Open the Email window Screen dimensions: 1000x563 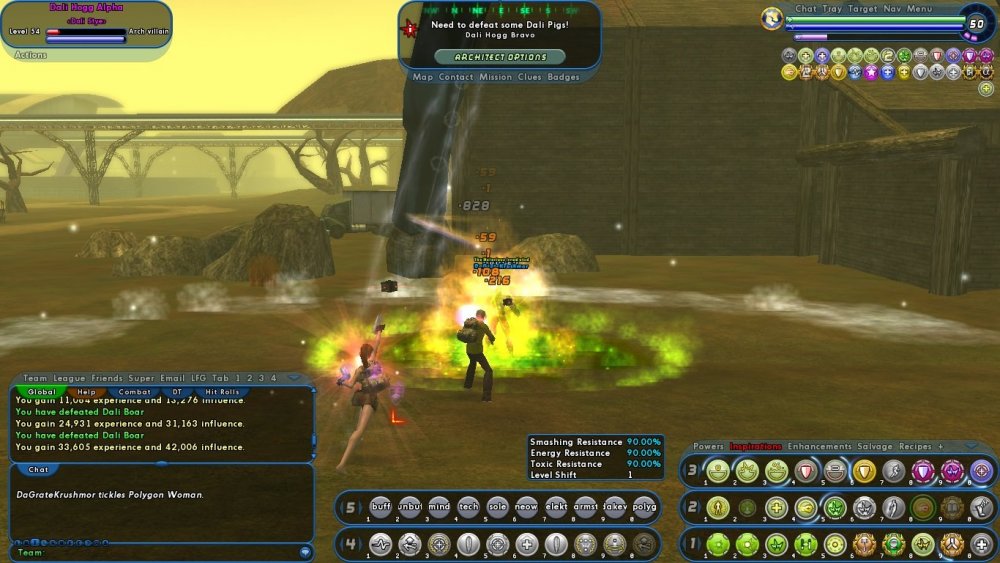[171, 379]
